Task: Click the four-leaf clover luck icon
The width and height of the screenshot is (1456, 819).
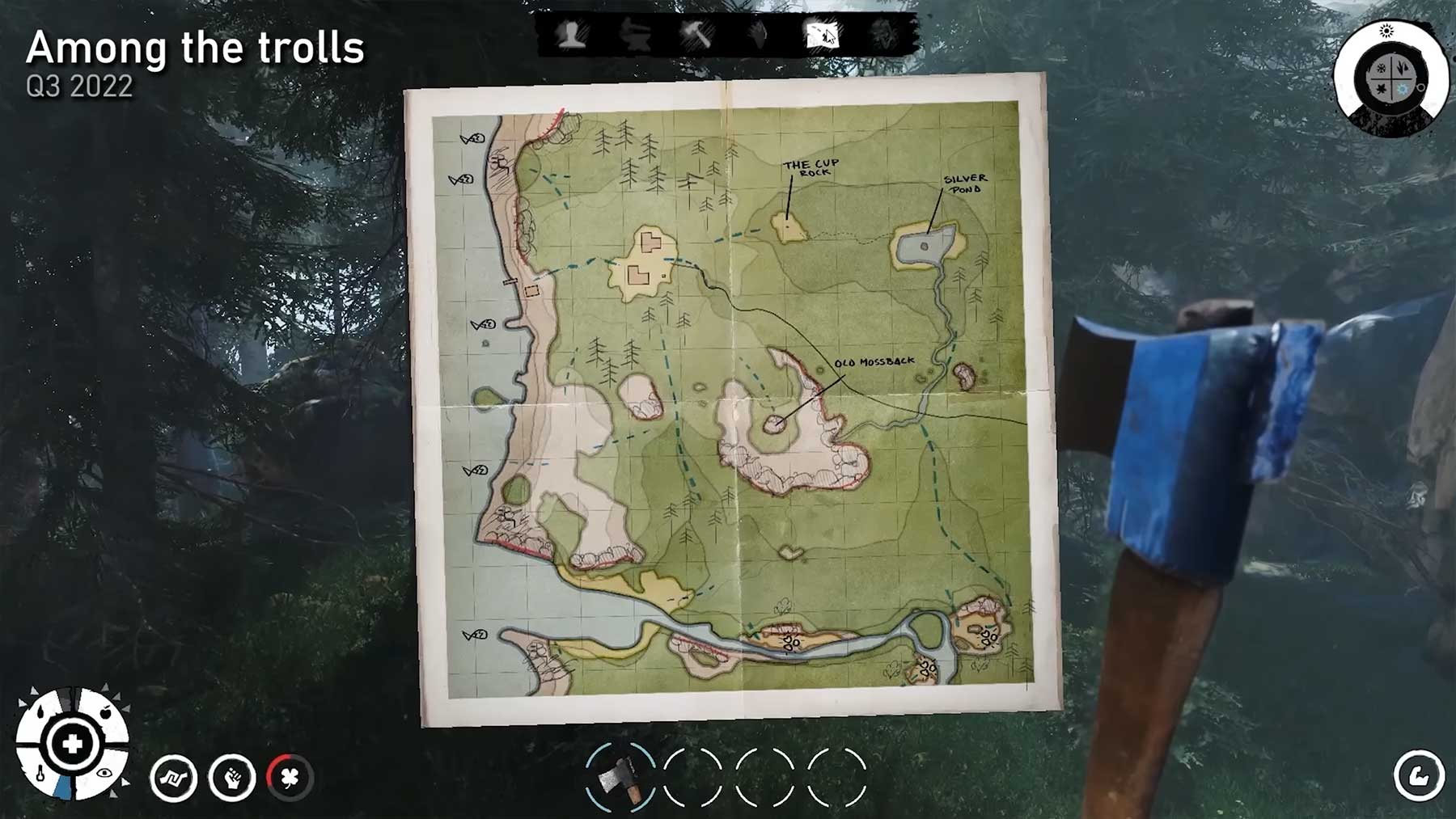Action: point(290,779)
